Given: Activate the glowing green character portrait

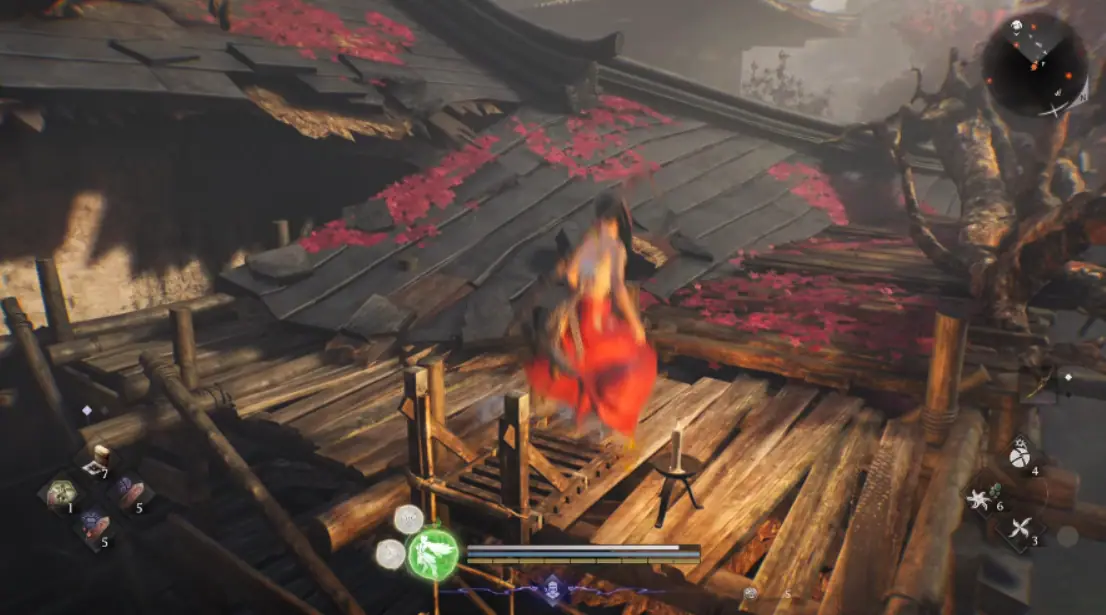Looking at the screenshot, I should (432, 553).
